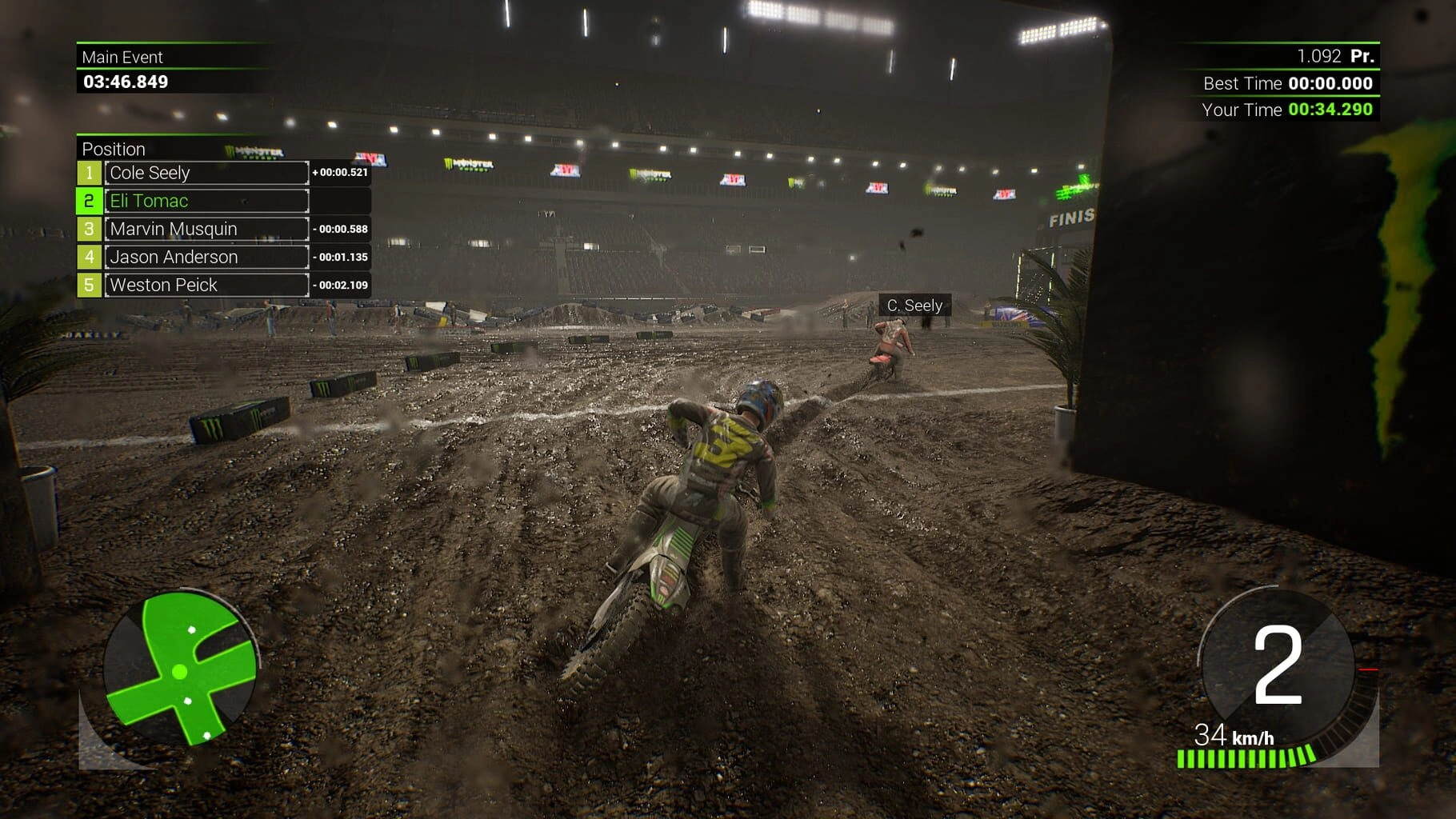The width and height of the screenshot is (1456, 819).
Task: Select Weston Peick's fifth place row
Action: [206, 285]
